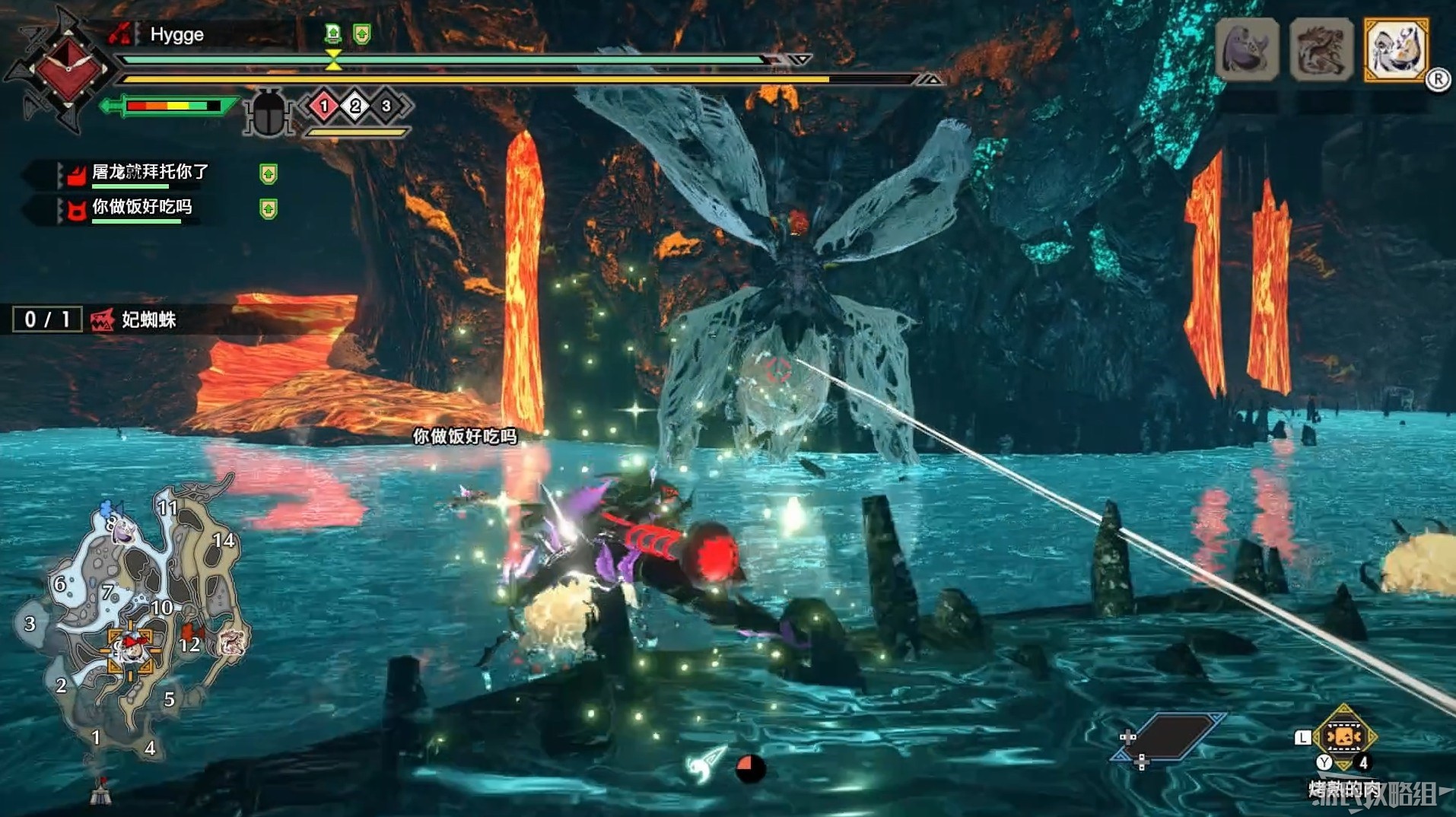Select party member 屠龙就拜托你了
The width and height of the screenshot is (1456, 817).
pyautogui.click(x=149, y=173)
